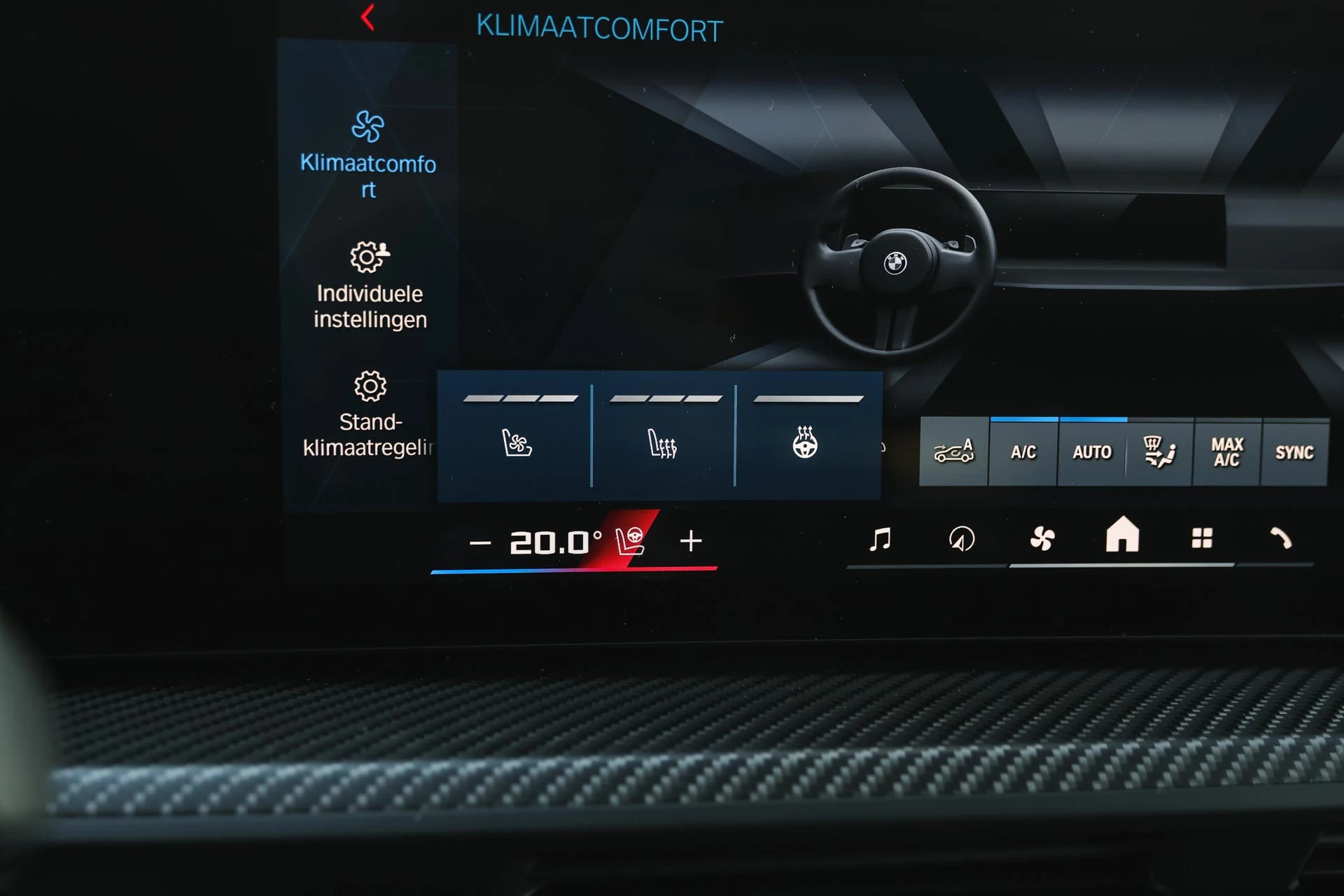Select the automatic air recirculation icon

click(x=955, y=453)
